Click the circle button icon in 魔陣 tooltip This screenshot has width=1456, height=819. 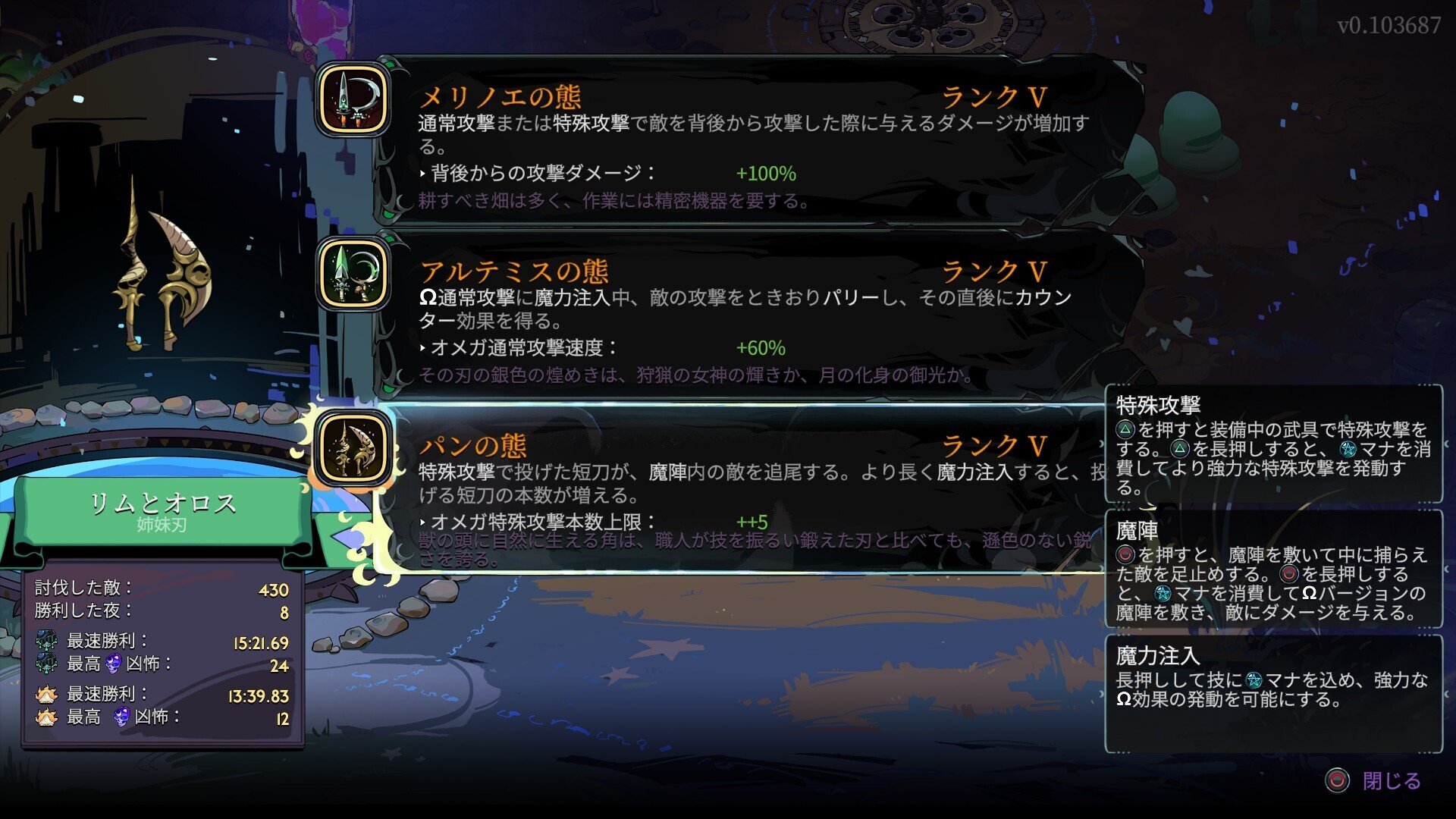pyautogui.click(x=1125, y=555)
